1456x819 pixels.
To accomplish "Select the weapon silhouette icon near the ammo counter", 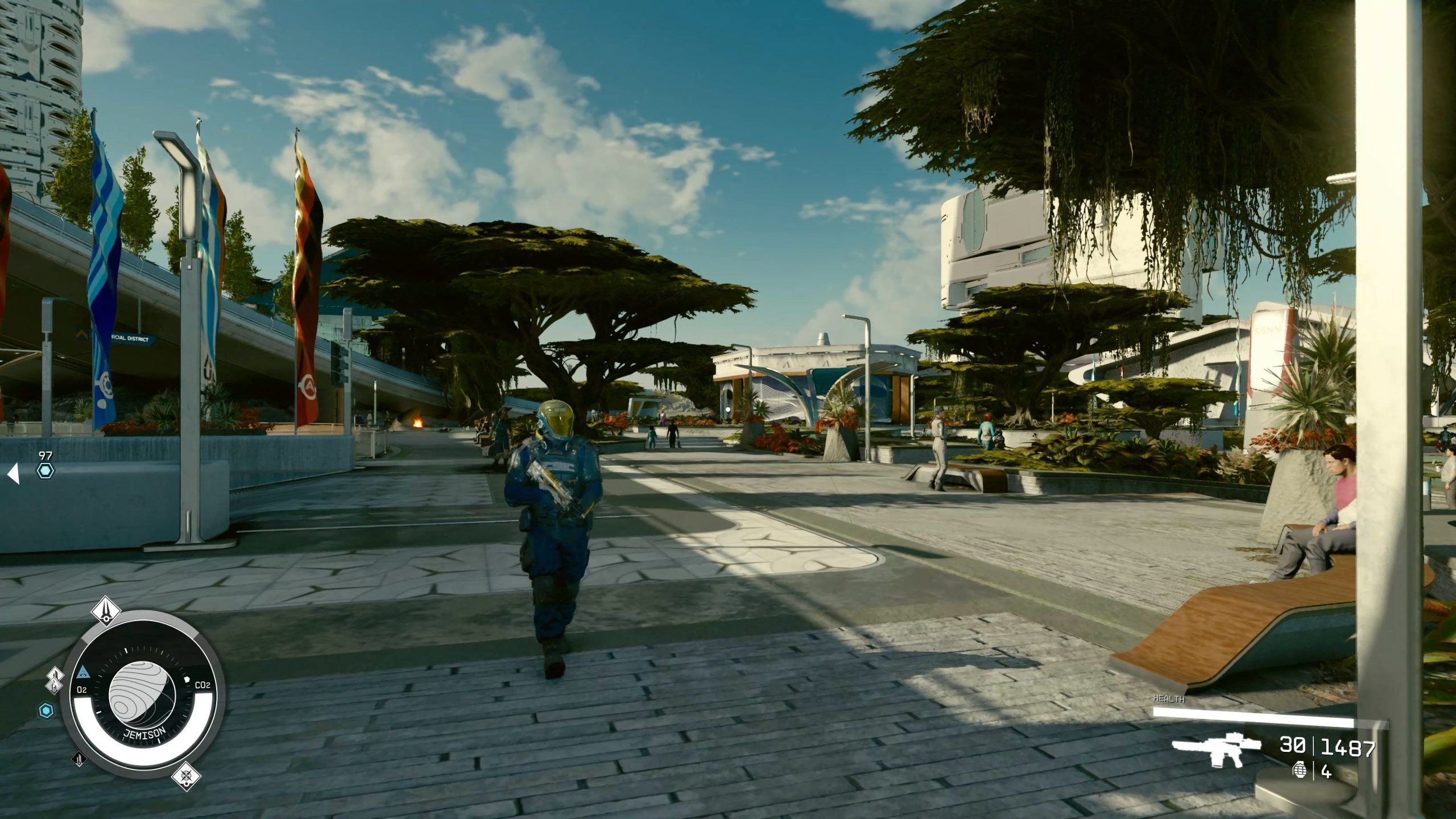I will (x=1220, y=748).
